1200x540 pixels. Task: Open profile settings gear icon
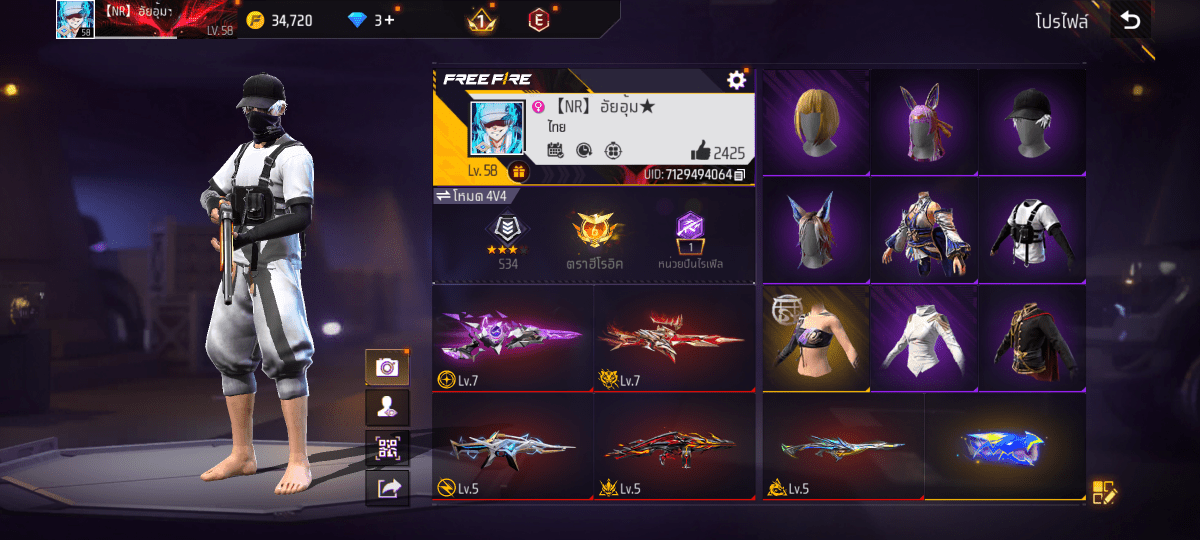[x=737, y=80]
